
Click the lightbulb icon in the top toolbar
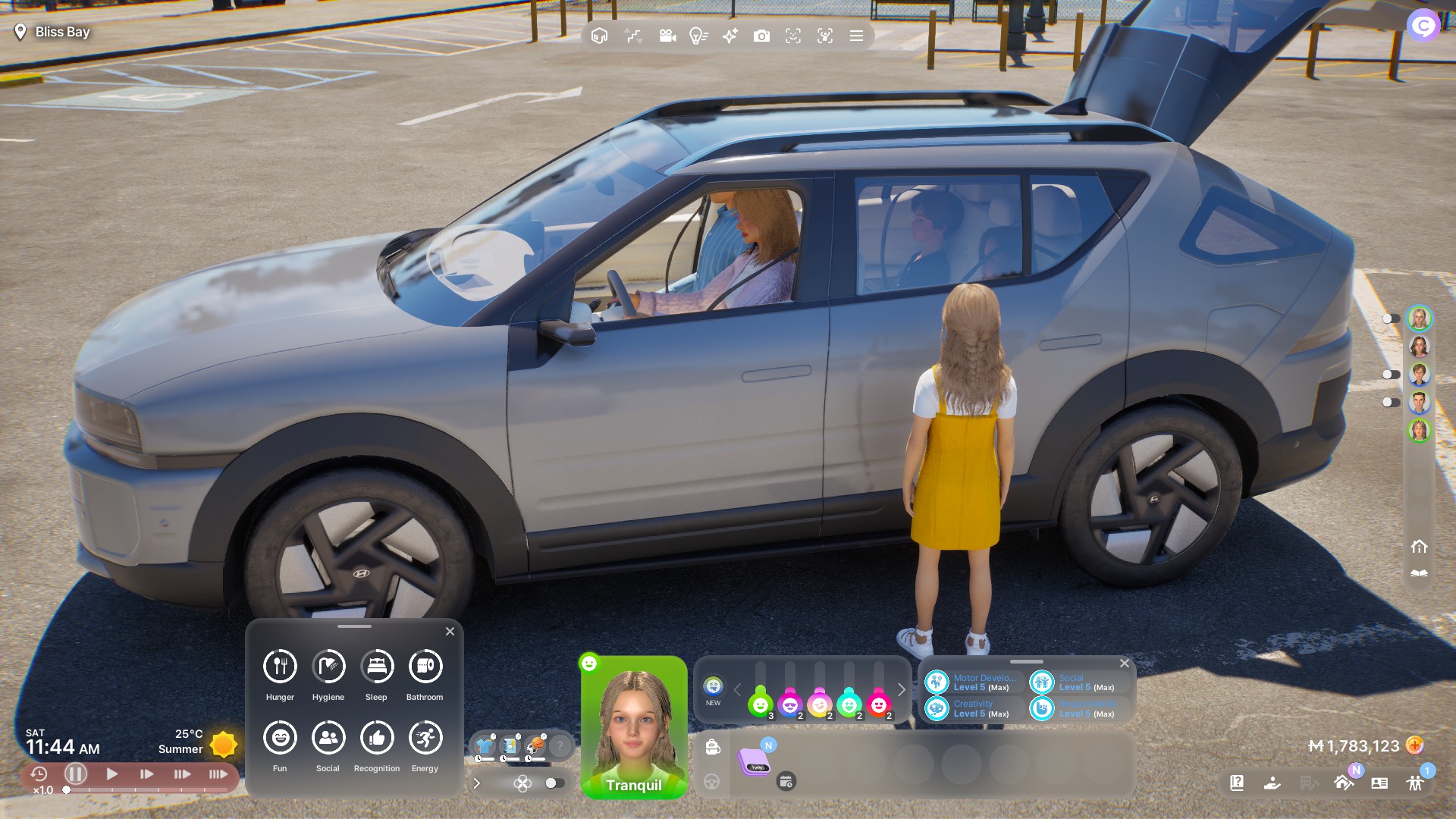698,36
